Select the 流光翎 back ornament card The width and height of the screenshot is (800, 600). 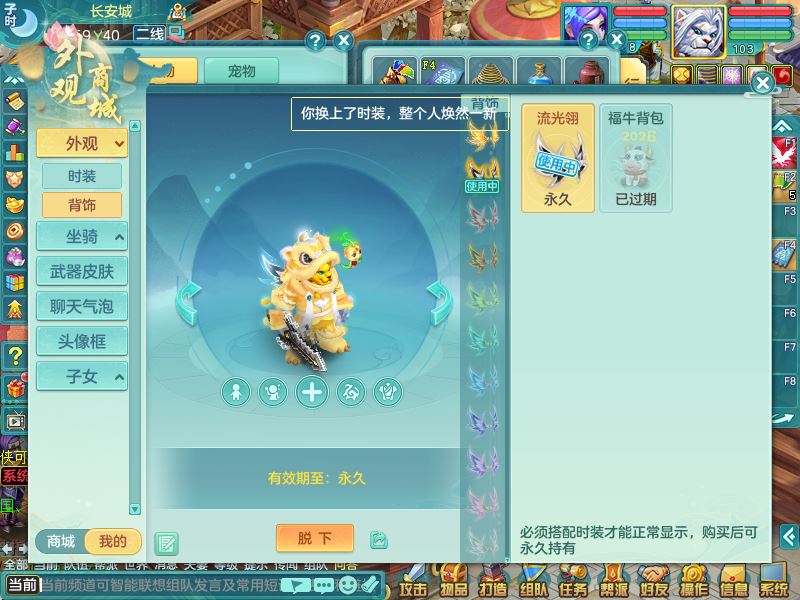point(557,158)
